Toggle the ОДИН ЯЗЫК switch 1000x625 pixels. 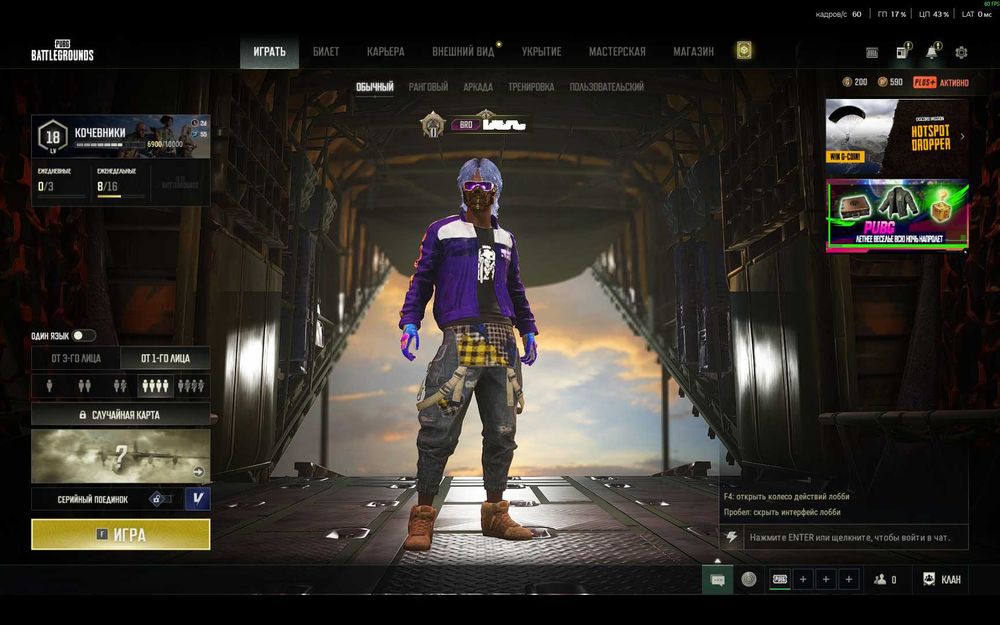pyautogui.click(x=83, y=336)
